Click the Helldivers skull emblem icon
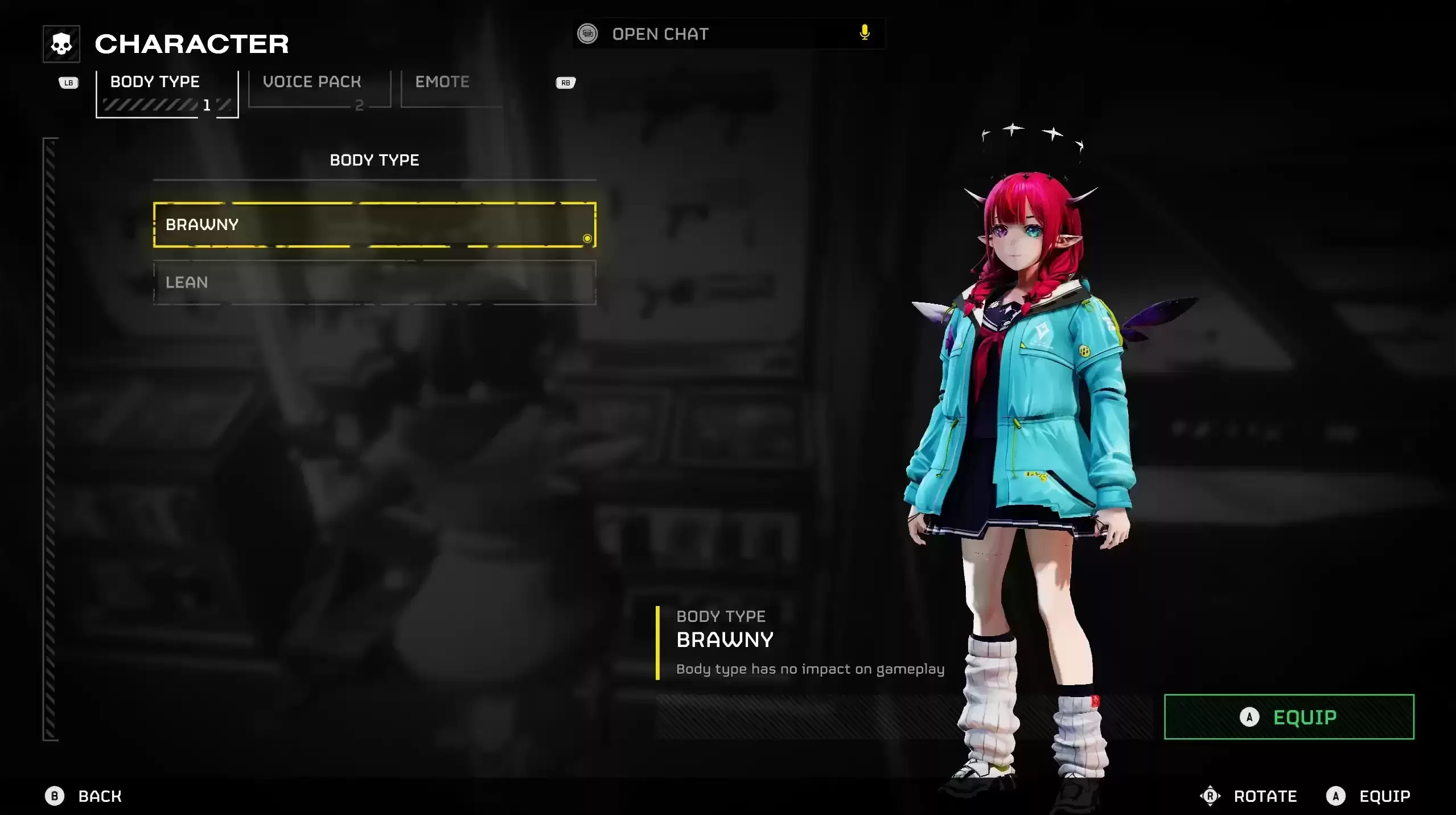 point(60,43)
